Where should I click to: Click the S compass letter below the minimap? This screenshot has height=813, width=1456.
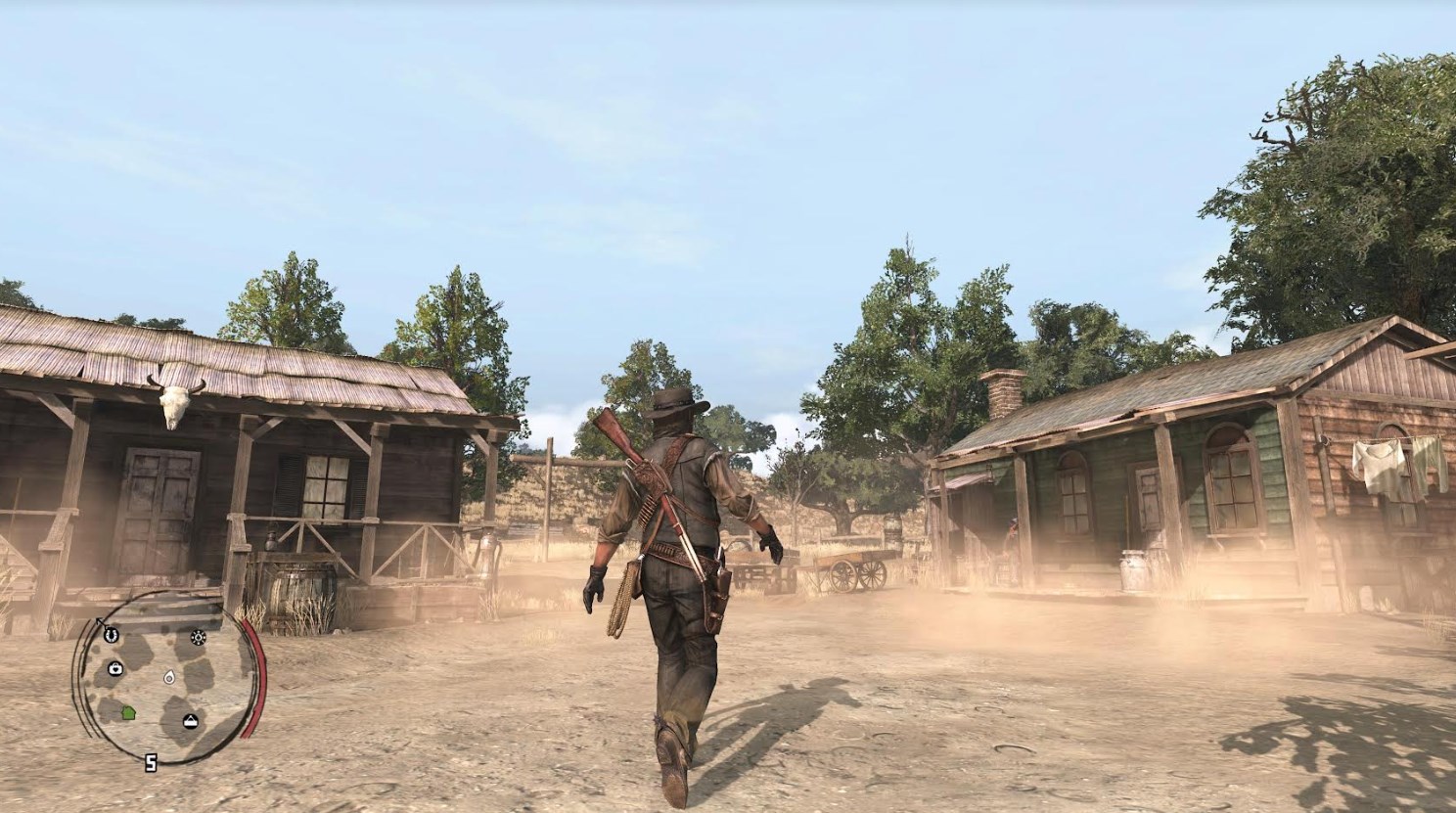coord(151,762)
